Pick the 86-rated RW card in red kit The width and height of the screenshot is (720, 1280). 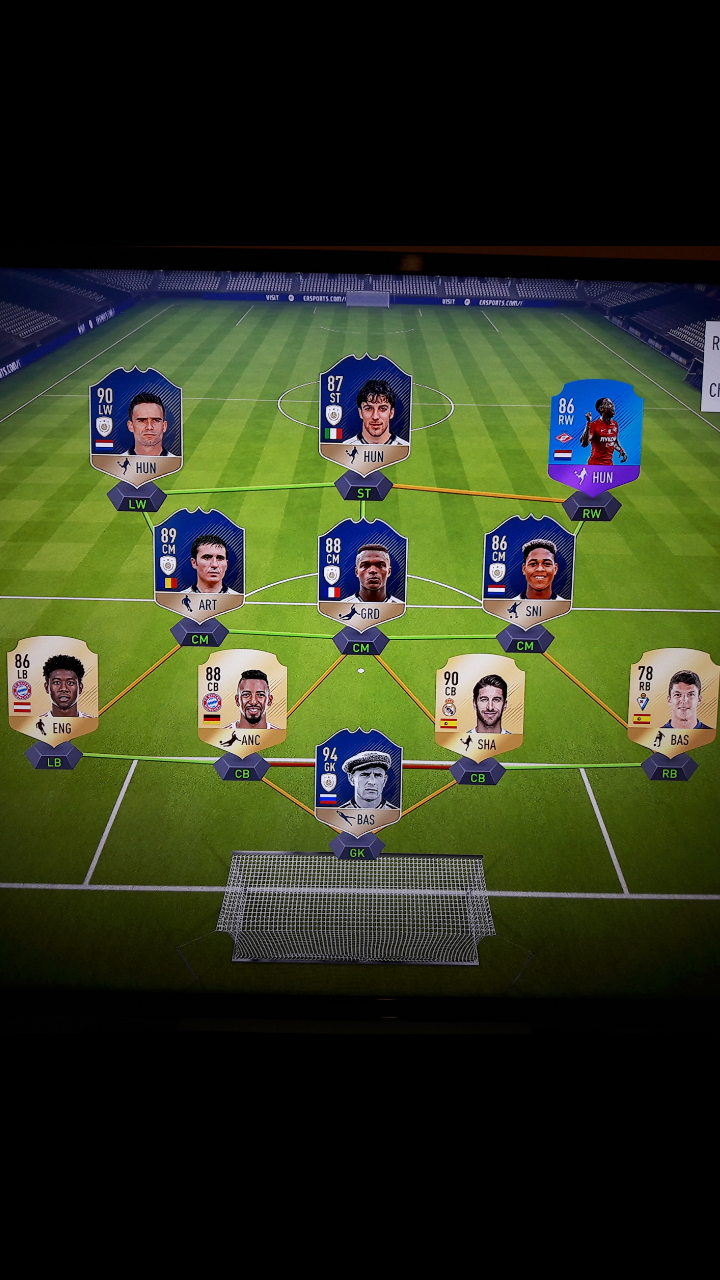595,435
